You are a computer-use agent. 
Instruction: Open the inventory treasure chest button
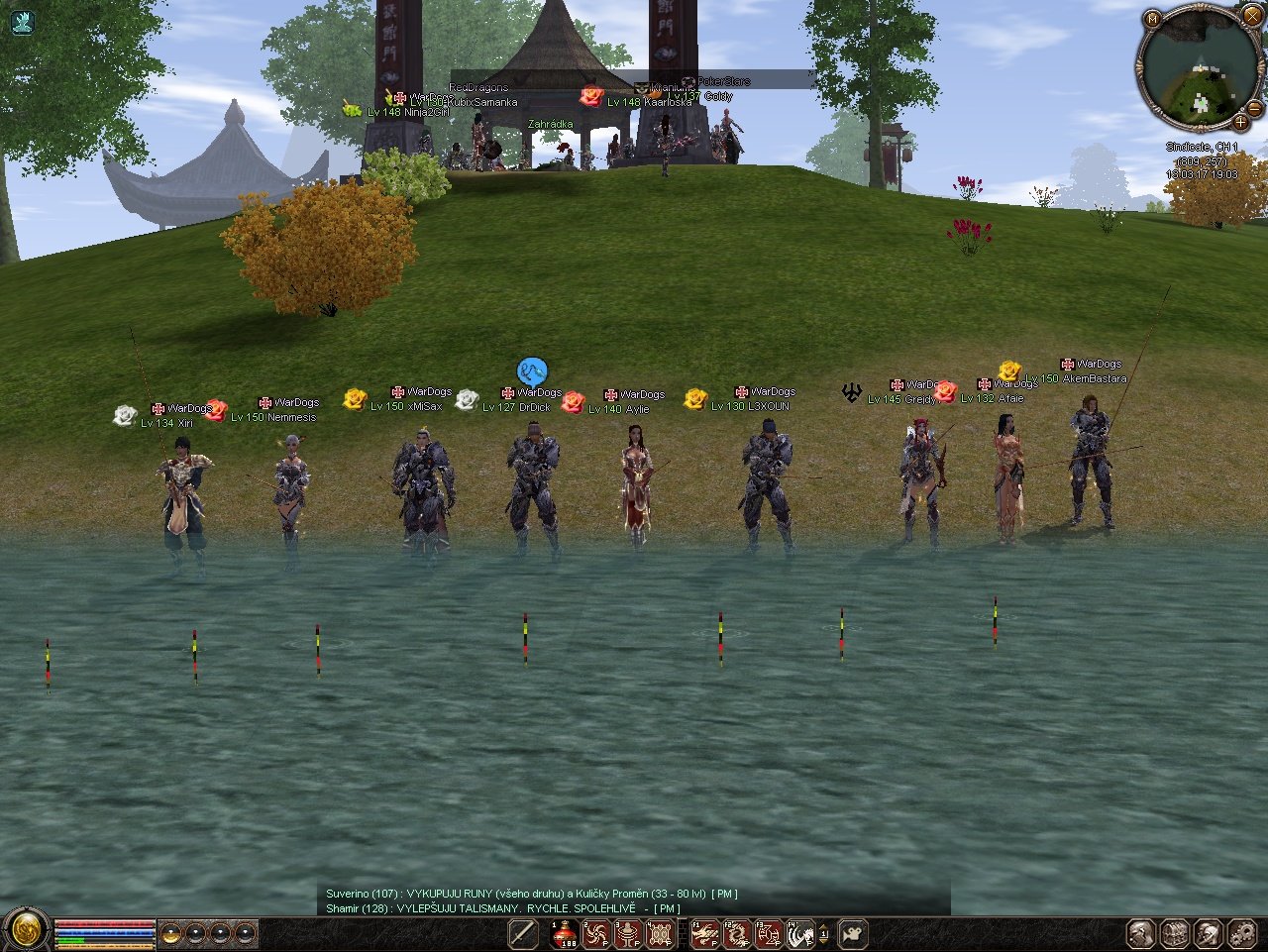[x=1175, y=933]
